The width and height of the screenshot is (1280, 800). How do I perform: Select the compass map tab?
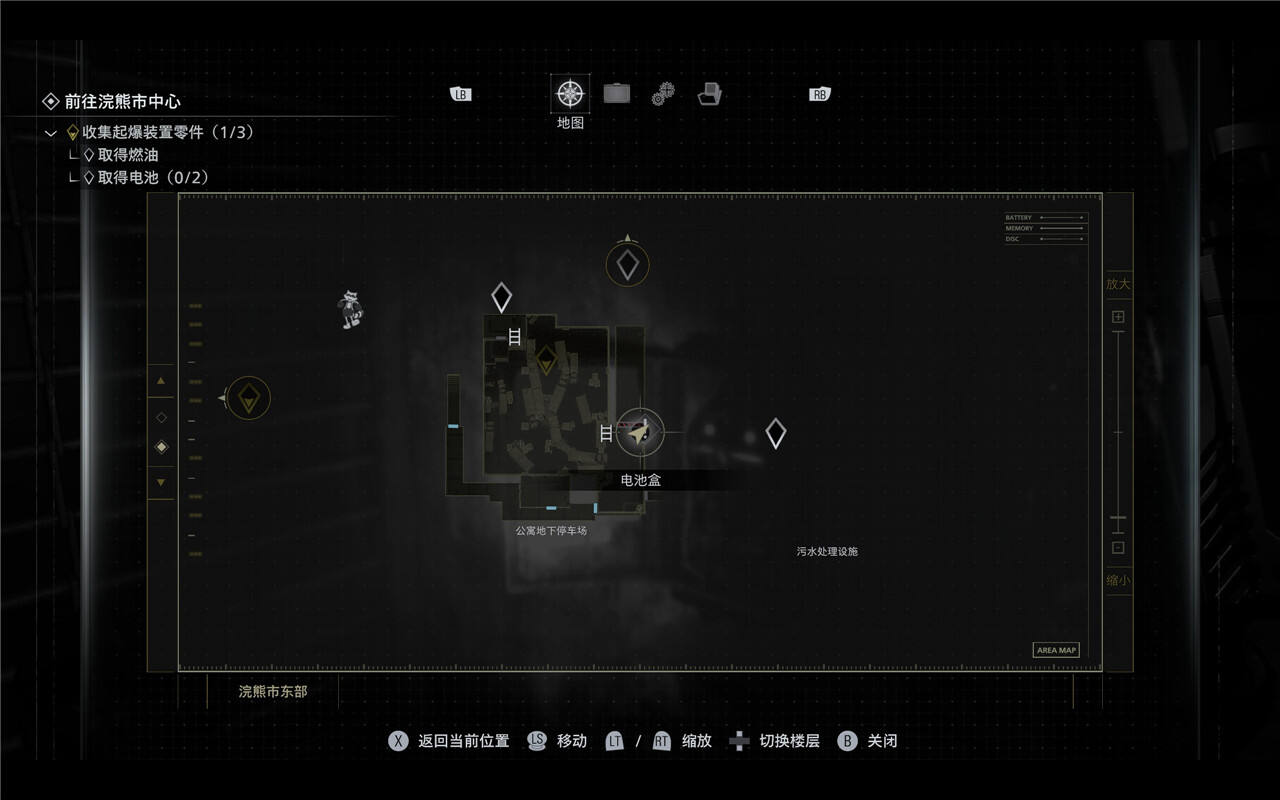pyautogui.click(x=570, y=94)
